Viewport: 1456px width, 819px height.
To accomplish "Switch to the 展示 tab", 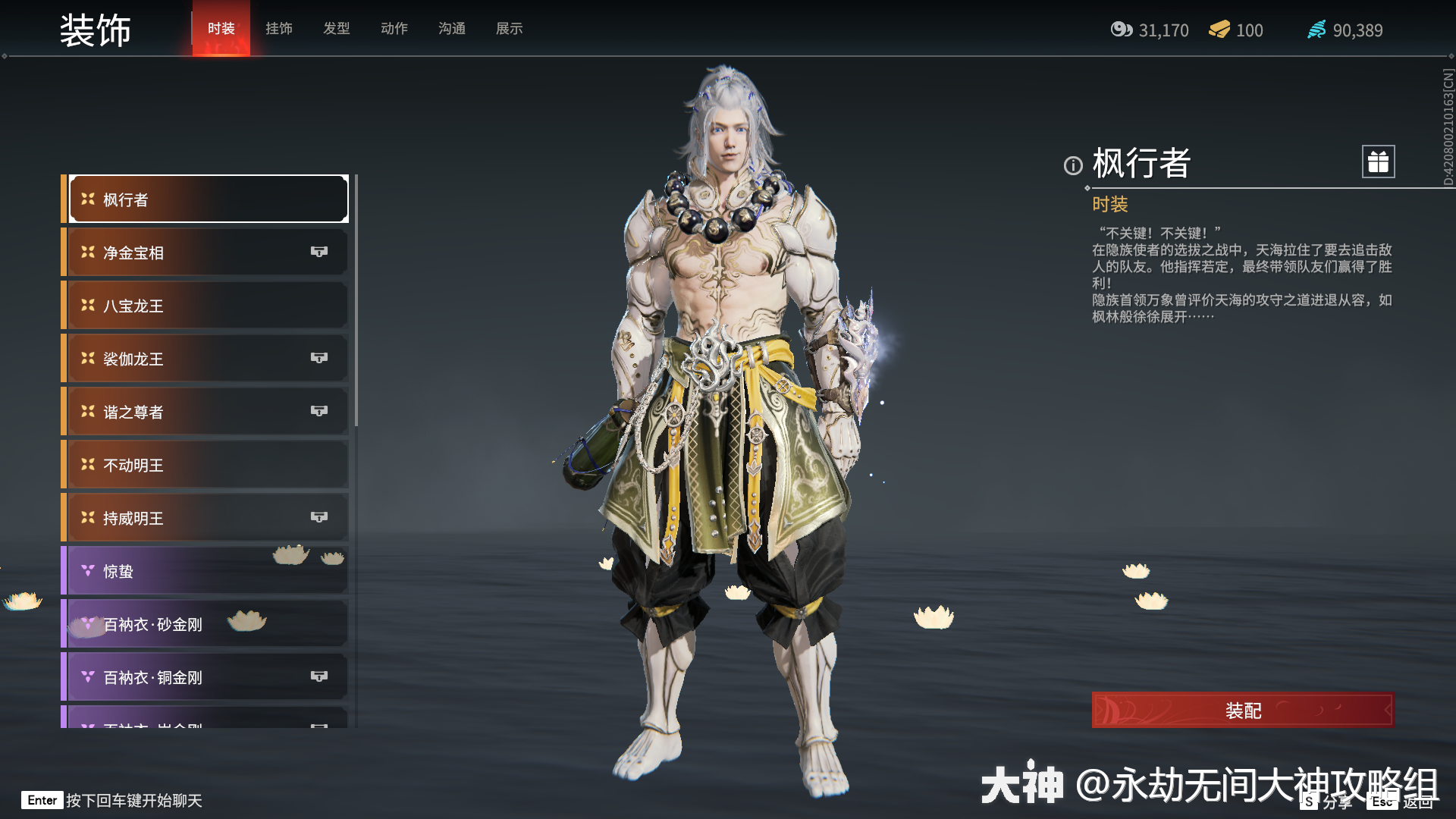I will tap(509, 29).
